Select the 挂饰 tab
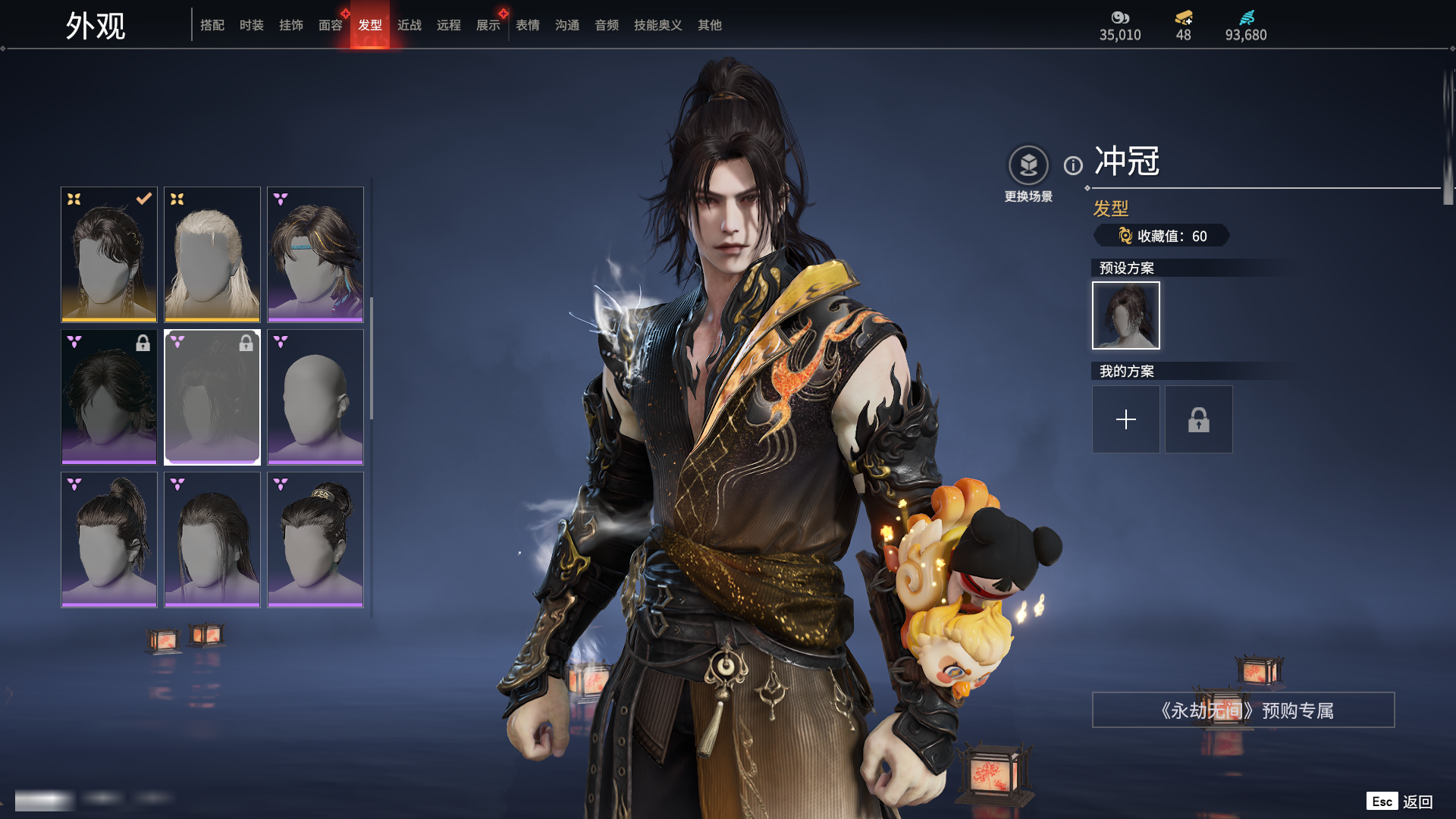The height and width of the screenshot is (819, 1456). tap(291, 25)
